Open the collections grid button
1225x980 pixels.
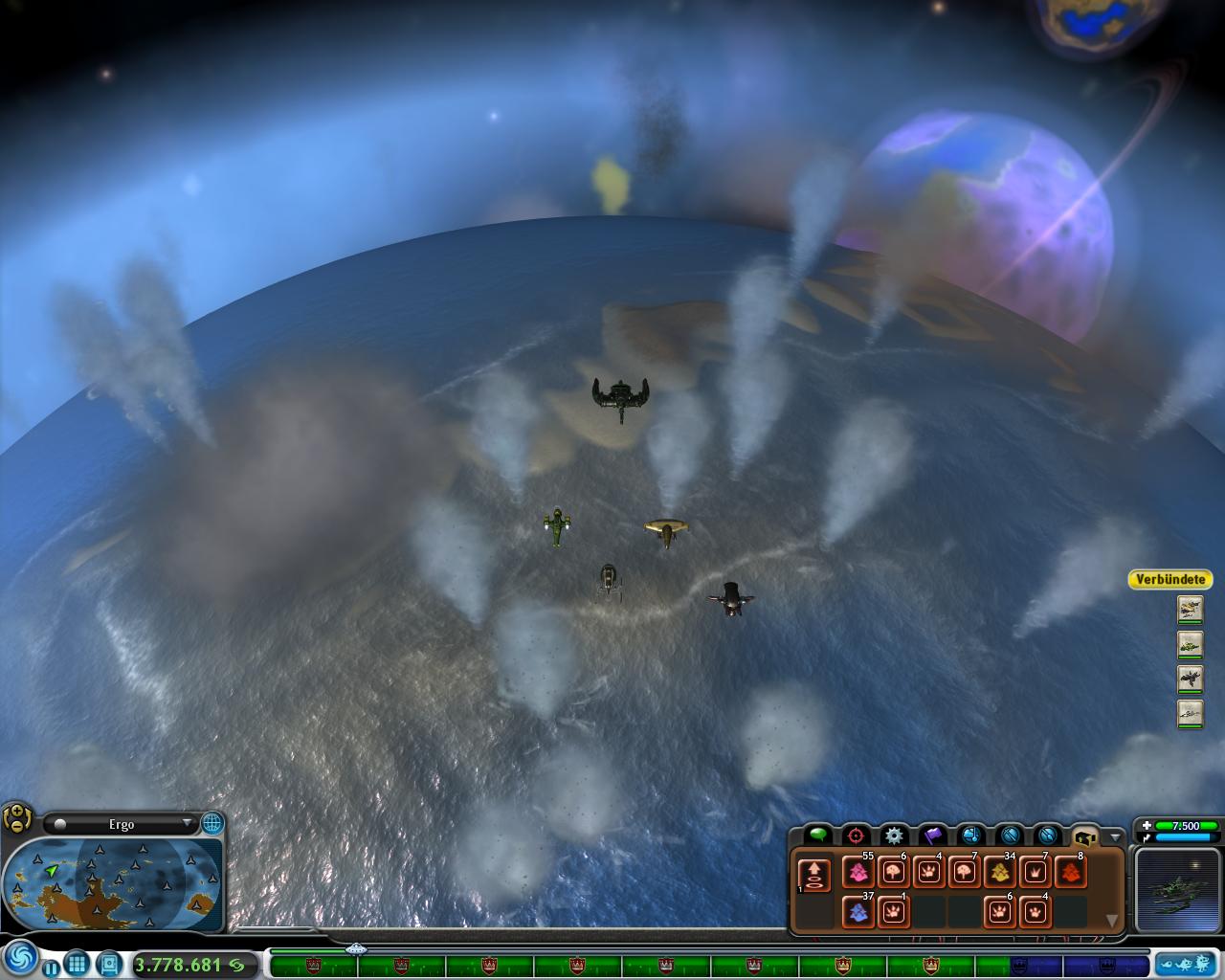click(78, 964)
